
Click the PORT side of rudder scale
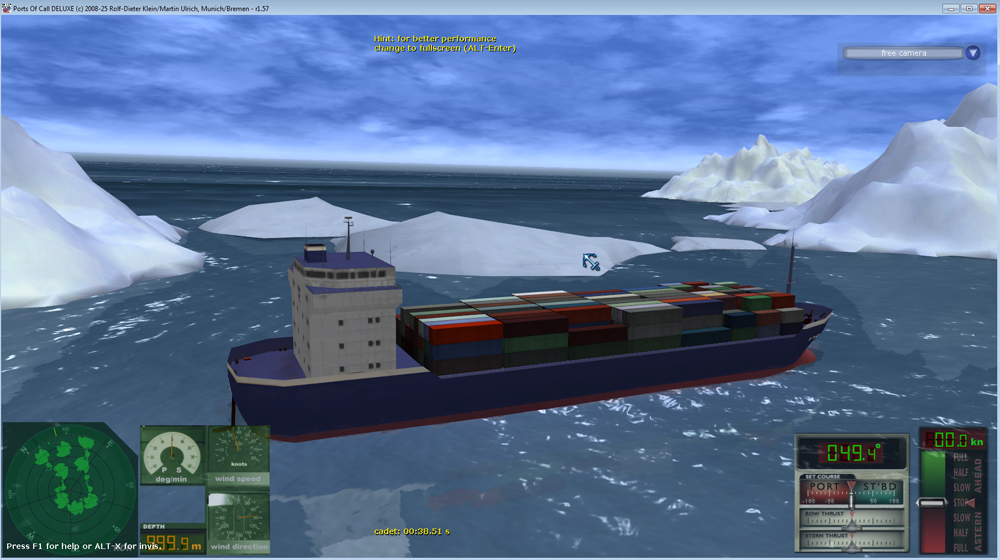826,489
